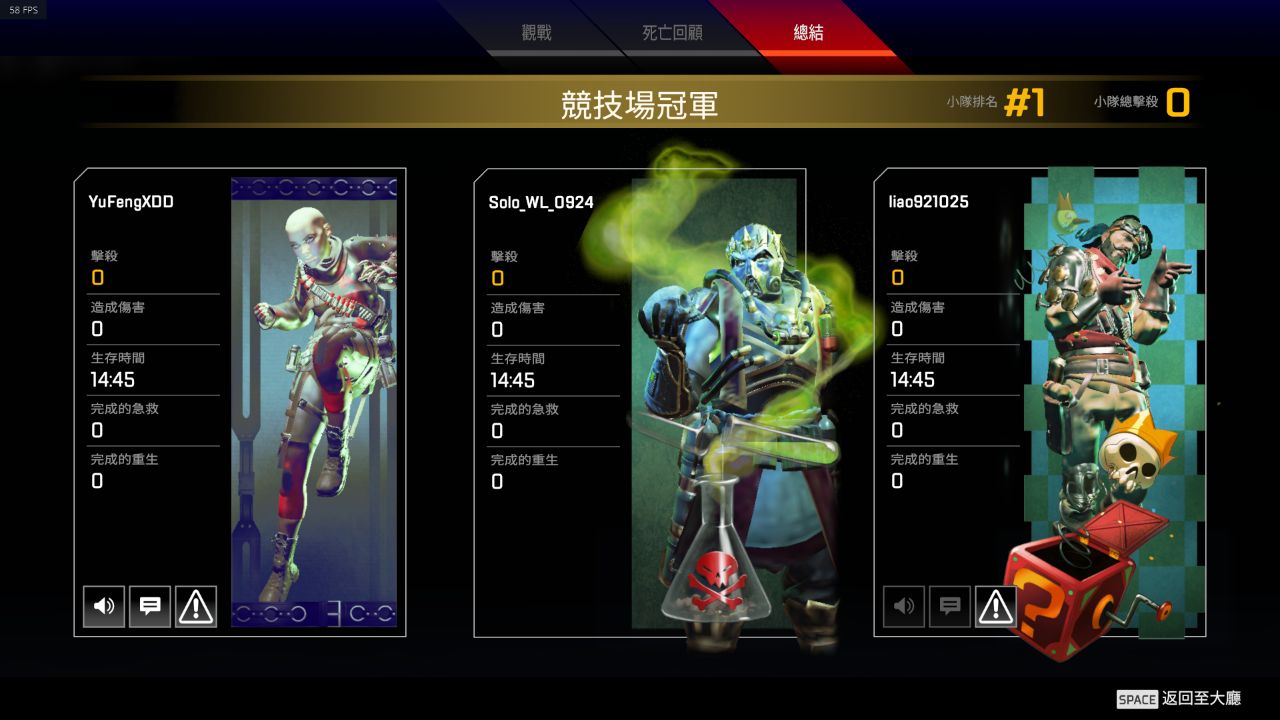
Task: Open the 死亡回顧 death recap tab
Action: coord(672,33)
